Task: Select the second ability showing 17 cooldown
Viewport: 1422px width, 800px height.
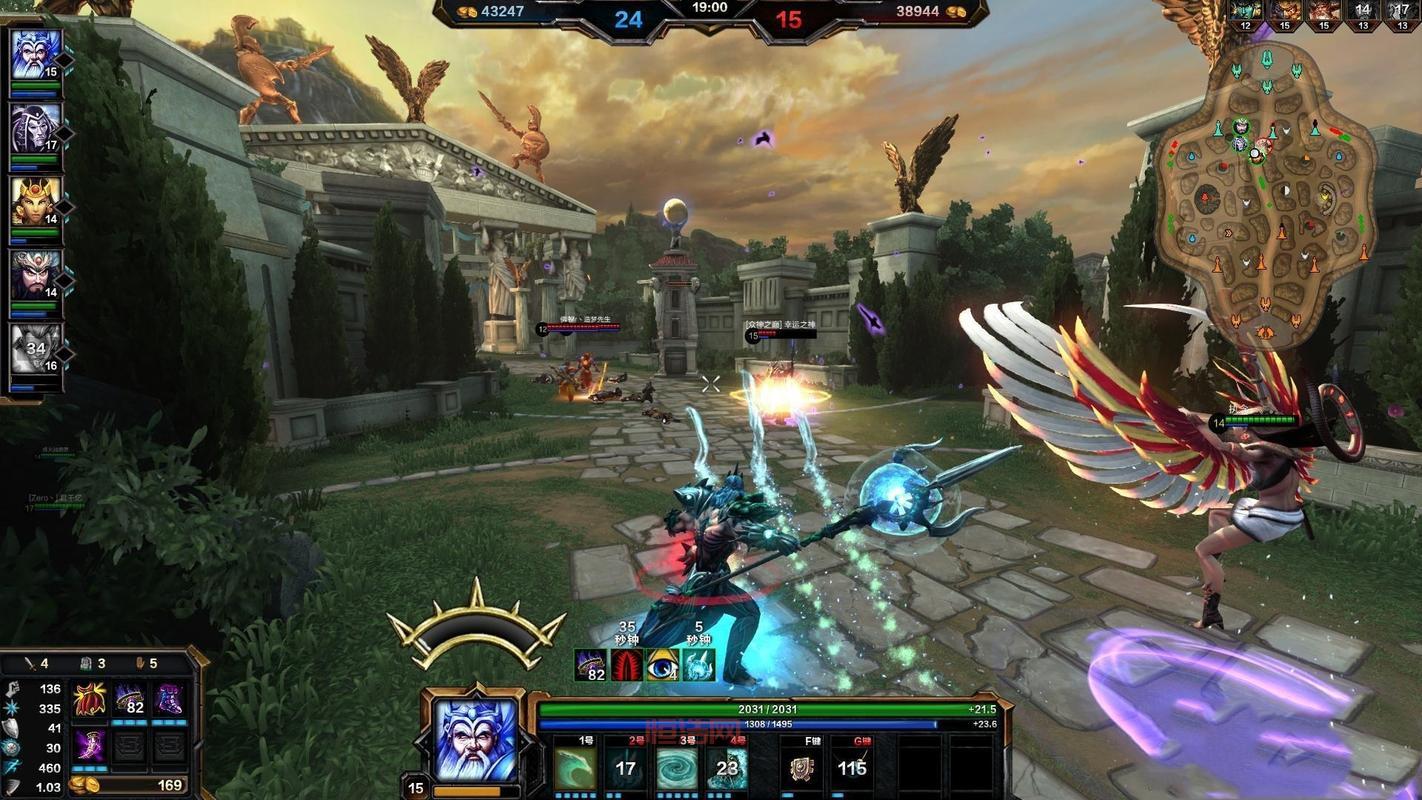Action: tap(626, 768)
